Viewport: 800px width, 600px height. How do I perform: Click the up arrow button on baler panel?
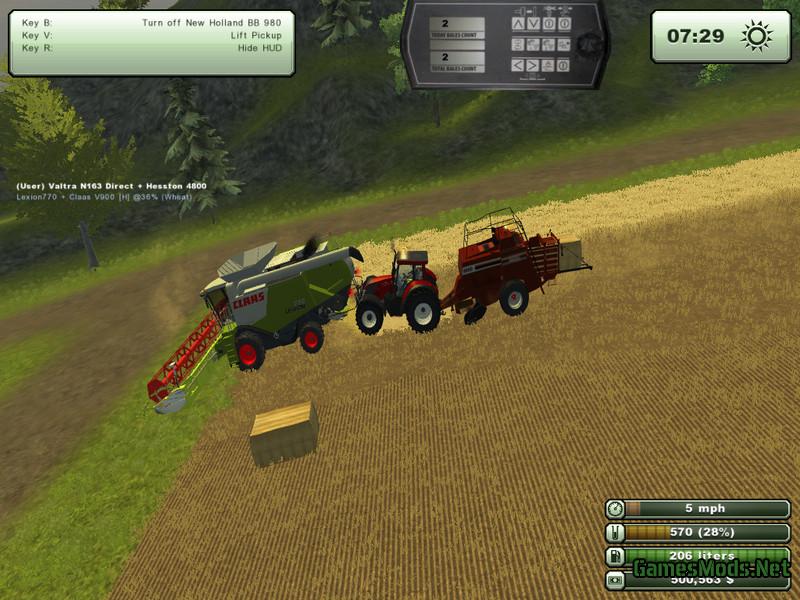[x=518, y=23]
